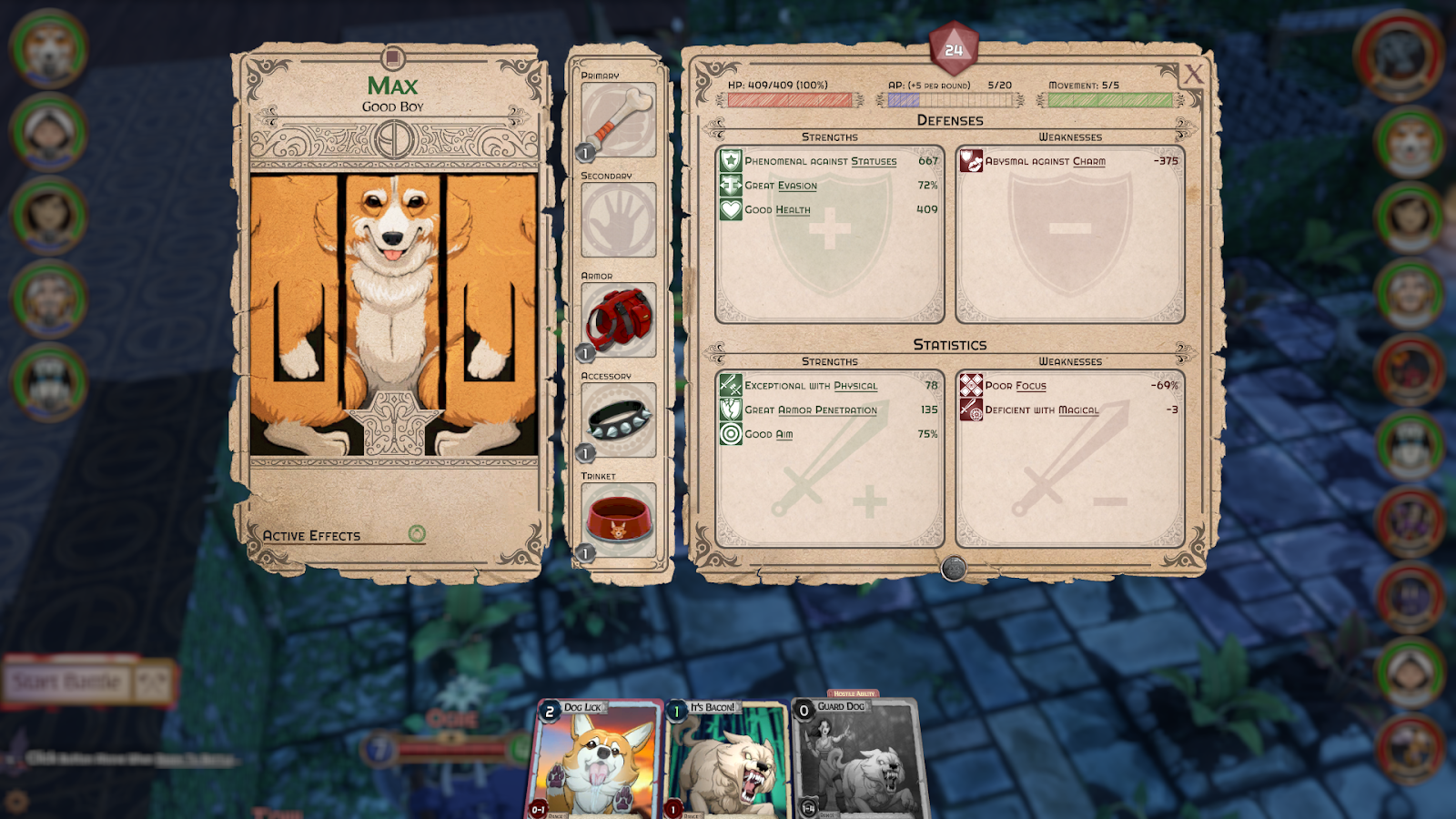The width and height of the screenshot is (1456, 819).
Task: Open the Great Armor Penetration entry
Action: 811,410
